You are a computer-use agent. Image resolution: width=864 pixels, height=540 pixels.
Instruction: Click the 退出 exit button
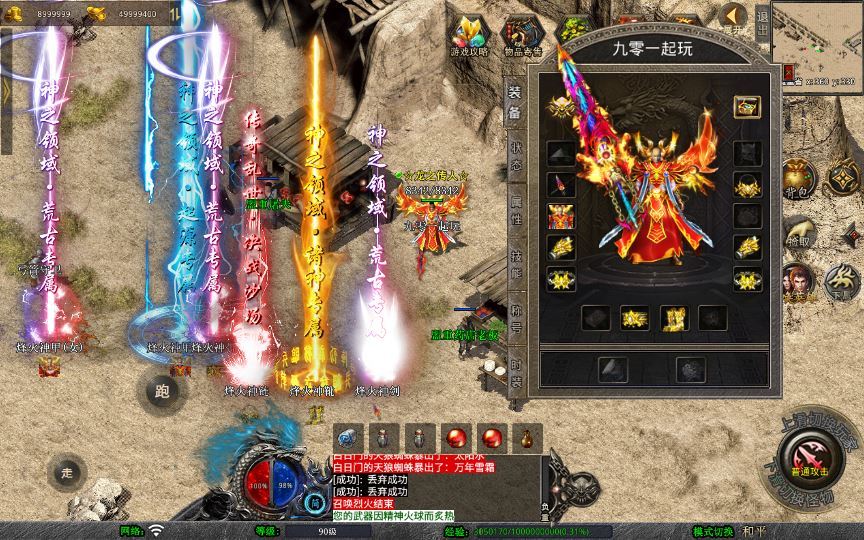pyautogui.click(x=762, y=18)
